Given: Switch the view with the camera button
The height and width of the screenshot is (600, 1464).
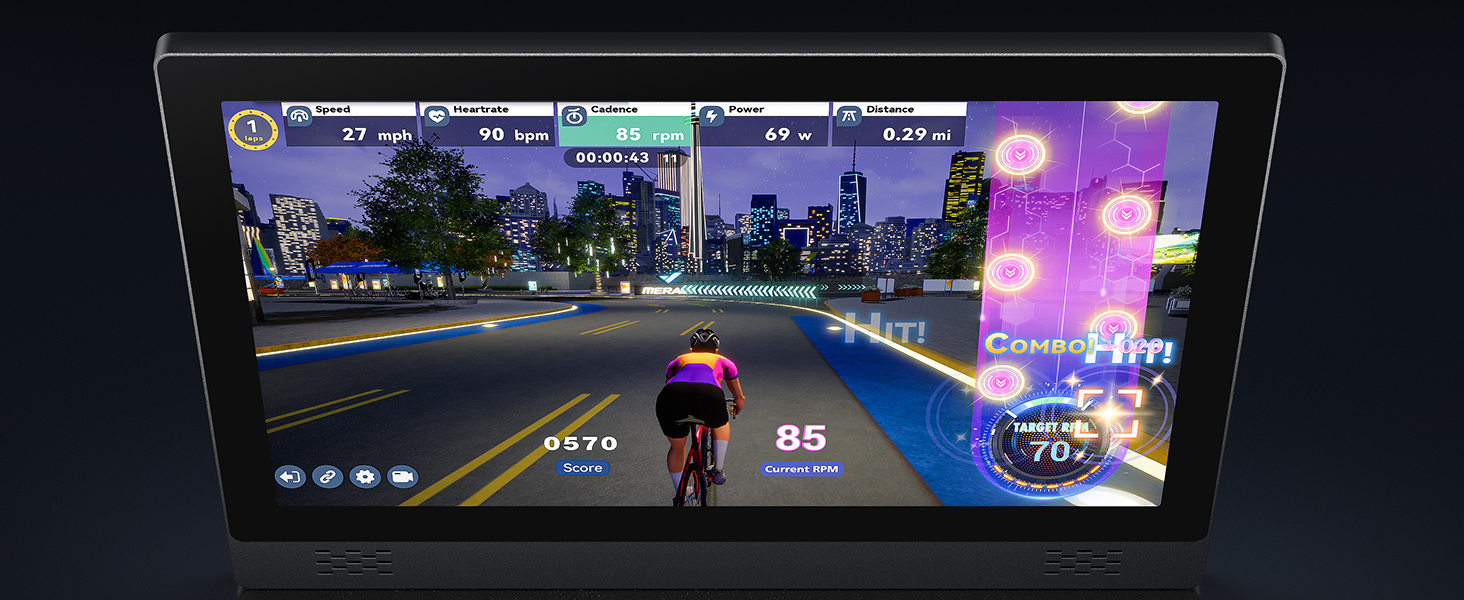Looking at the screenshot, I should 402,477.
